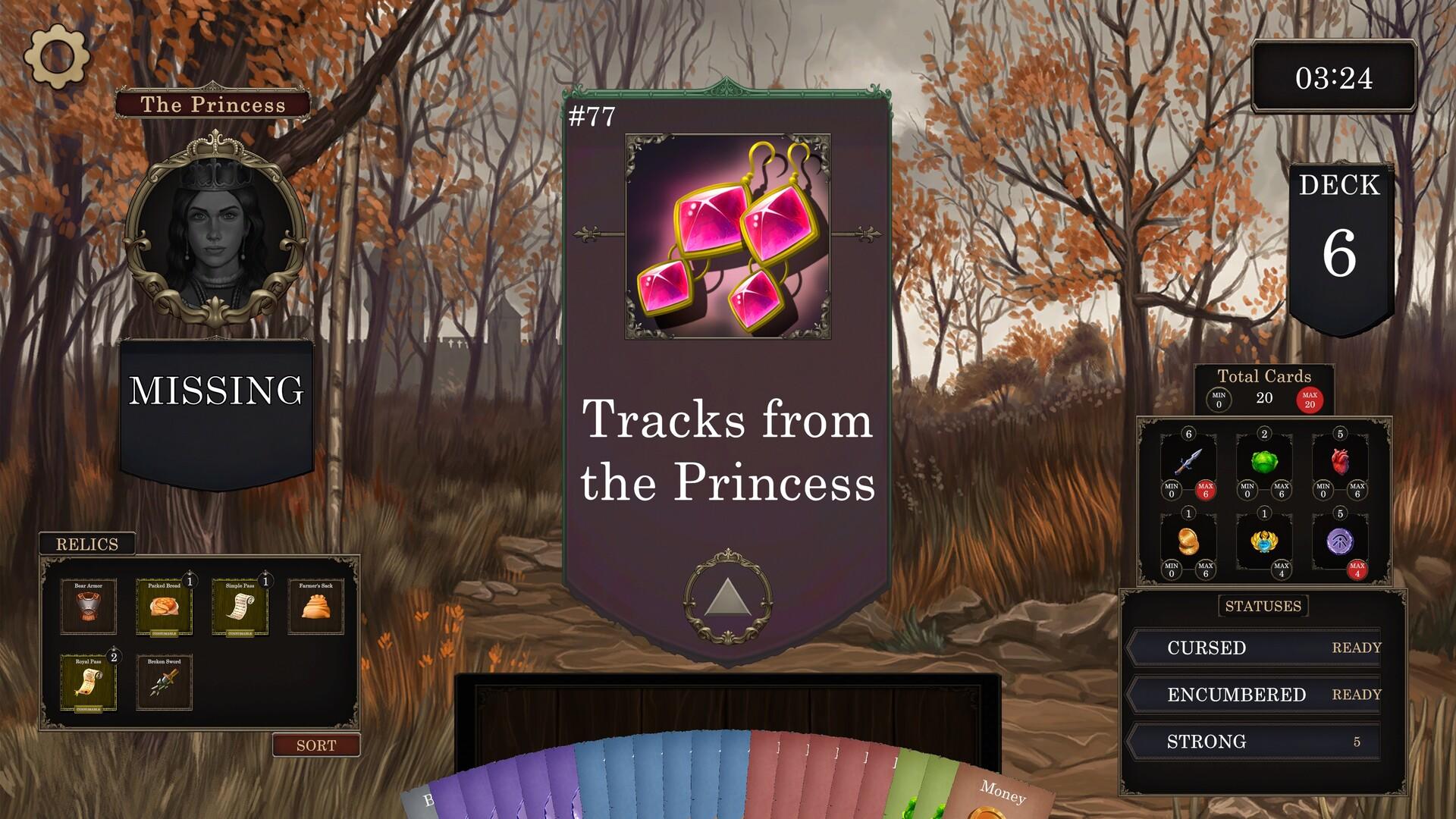Toggle the ENCUMBERED status

[x=1255, y=694]
